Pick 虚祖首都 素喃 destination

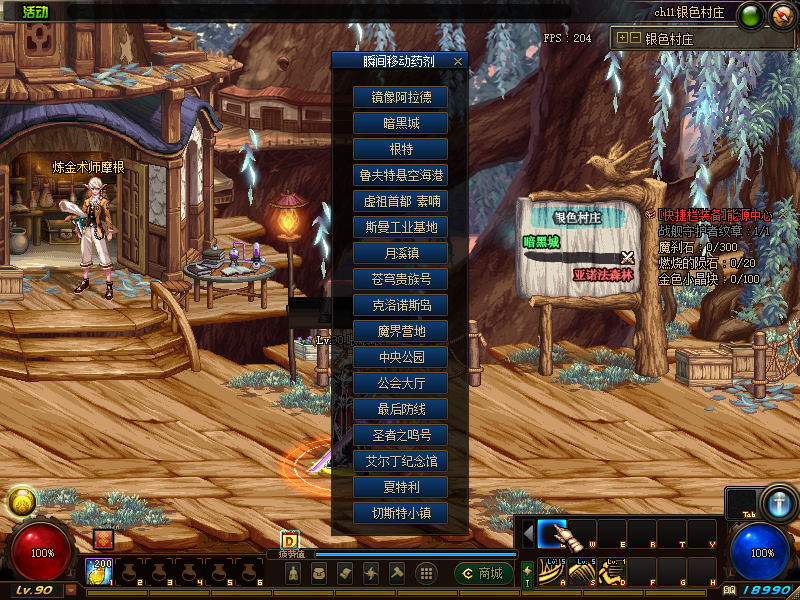point(400,201)
